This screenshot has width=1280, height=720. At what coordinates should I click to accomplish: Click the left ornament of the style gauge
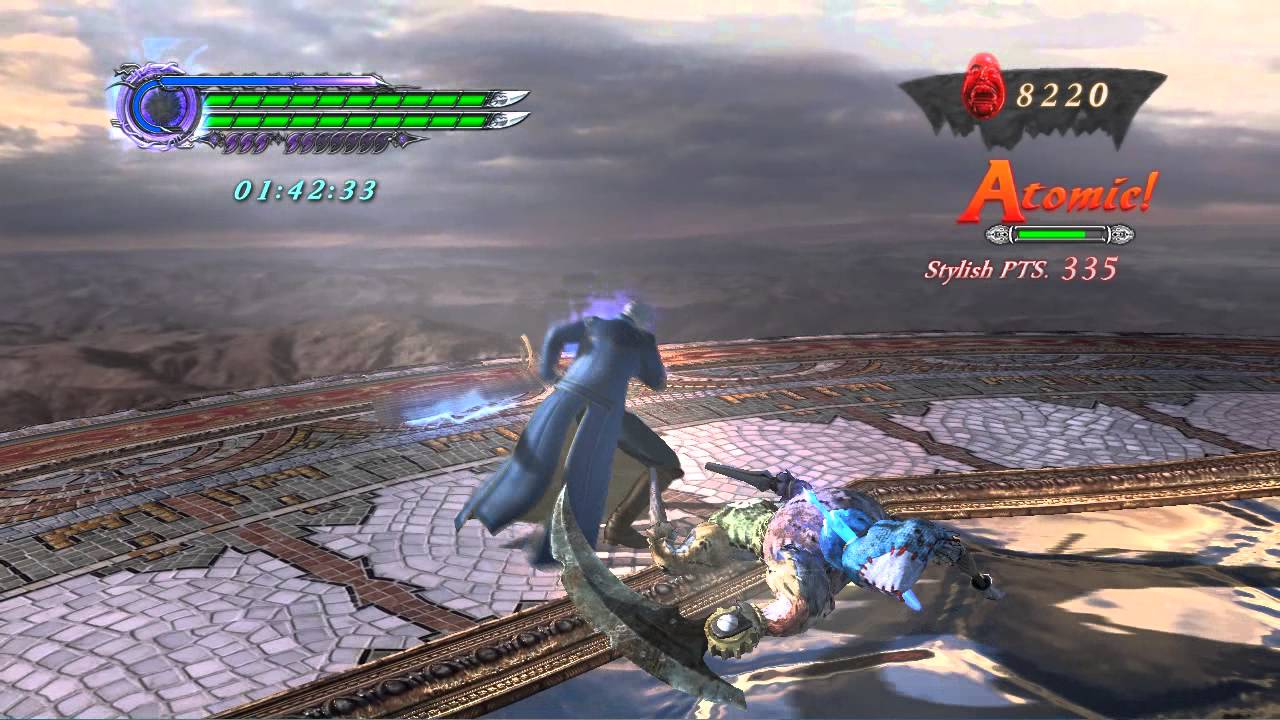point(999,234)
